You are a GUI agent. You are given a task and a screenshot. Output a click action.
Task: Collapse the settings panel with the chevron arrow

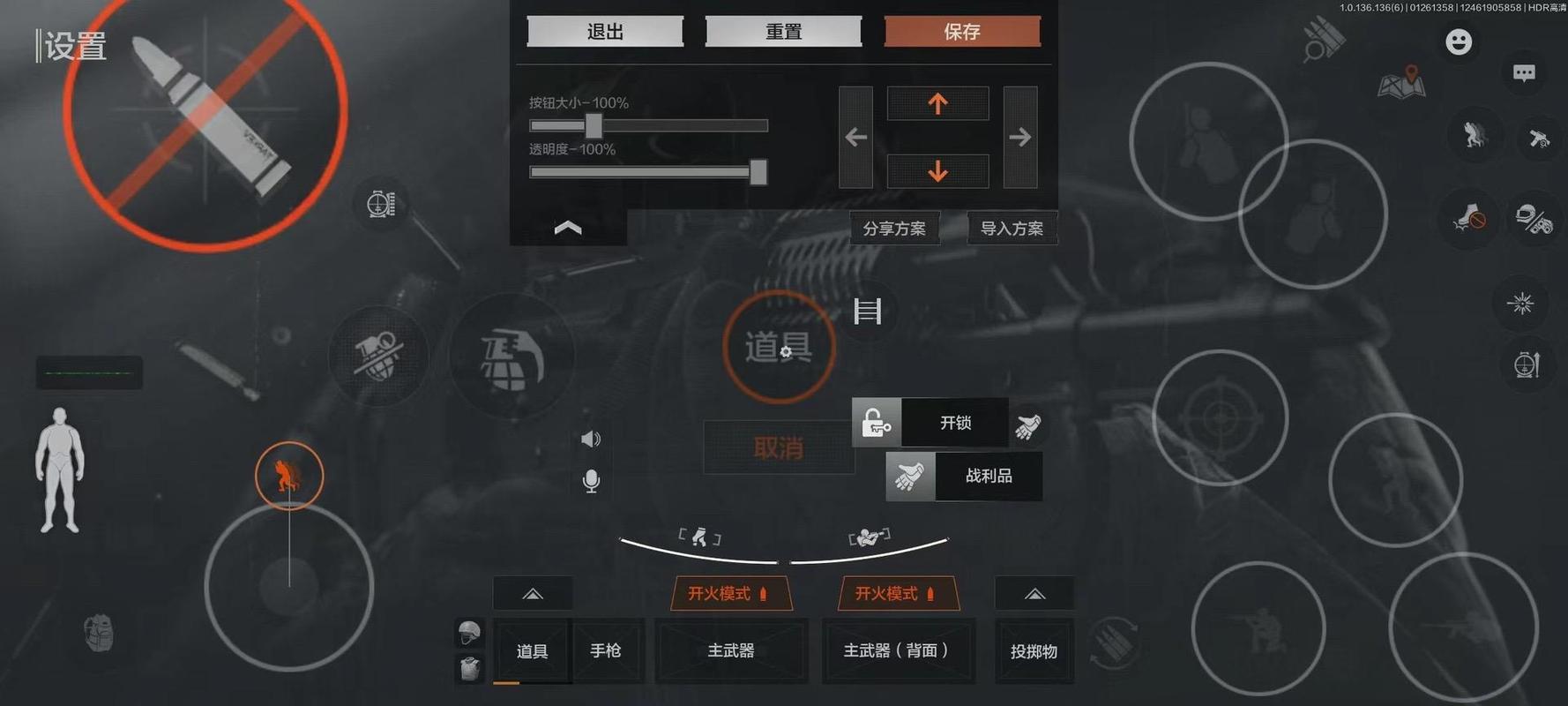(x=568, y=228)
